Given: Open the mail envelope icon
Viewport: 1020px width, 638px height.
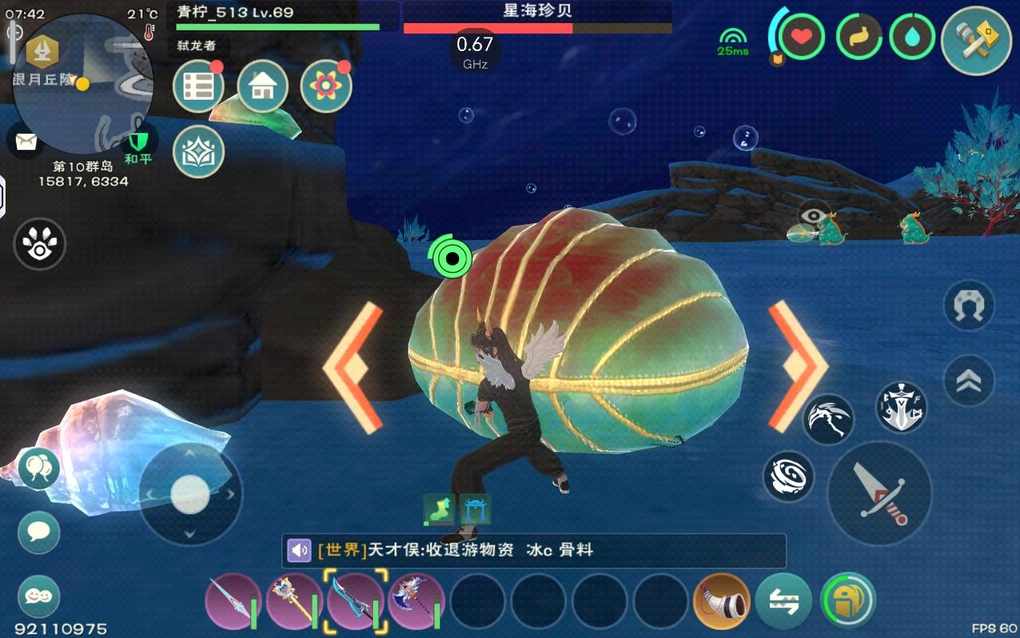Looking at the screenshot, I should click(23, 140).
